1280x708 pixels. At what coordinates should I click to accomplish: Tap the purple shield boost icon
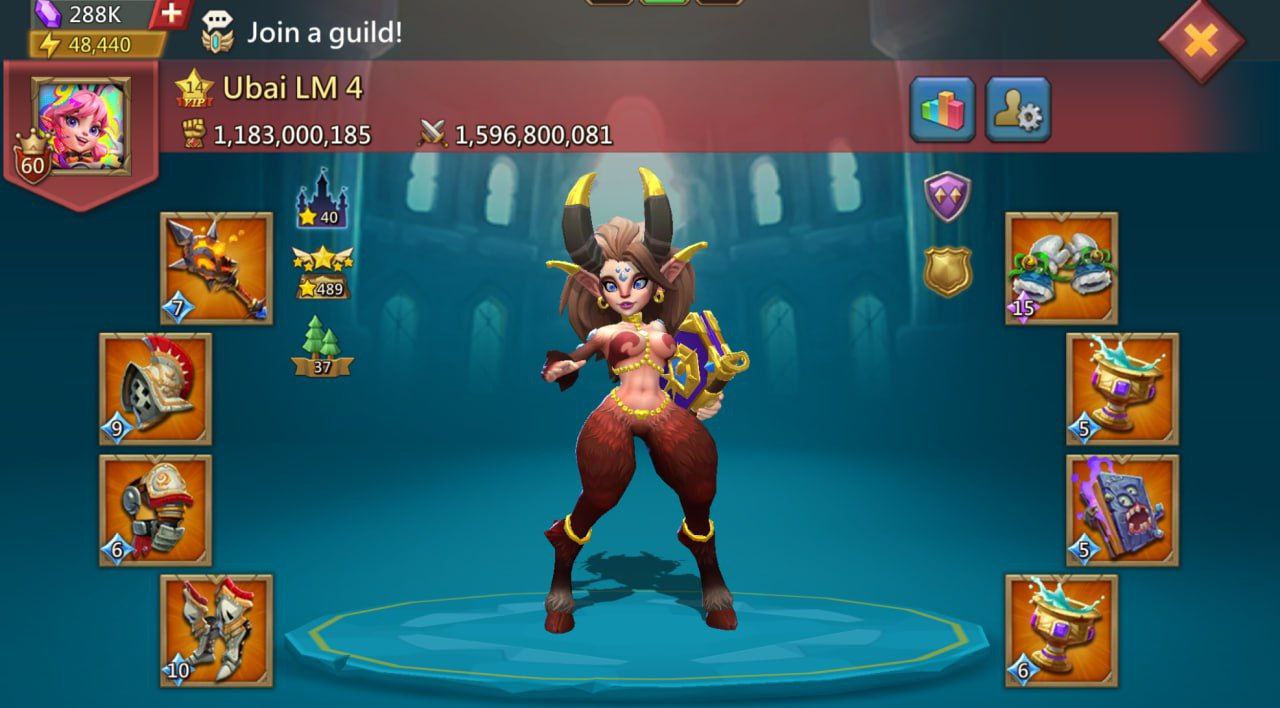pyautogui.click(x=947, y=196)
